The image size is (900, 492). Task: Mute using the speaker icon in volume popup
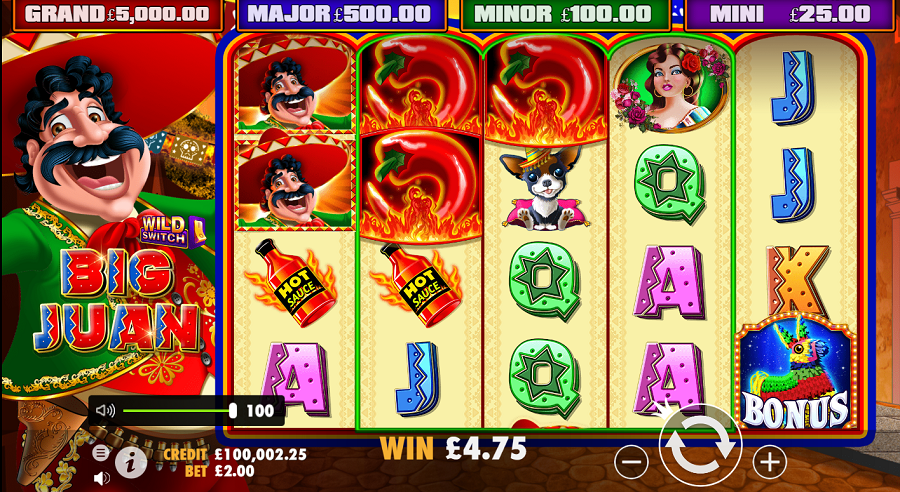[106, 410]
